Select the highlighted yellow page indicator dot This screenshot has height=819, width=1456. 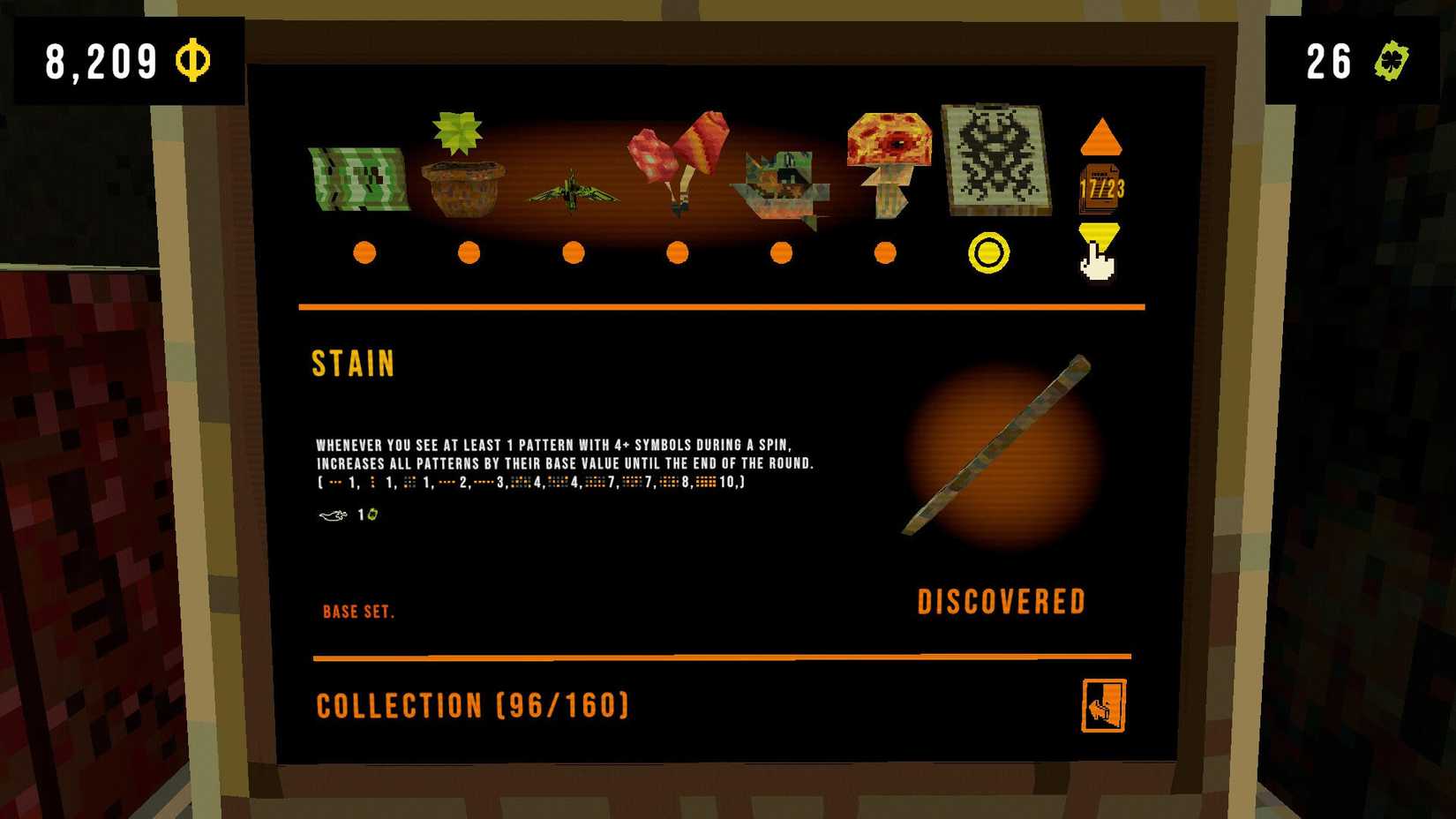[988, 253]
